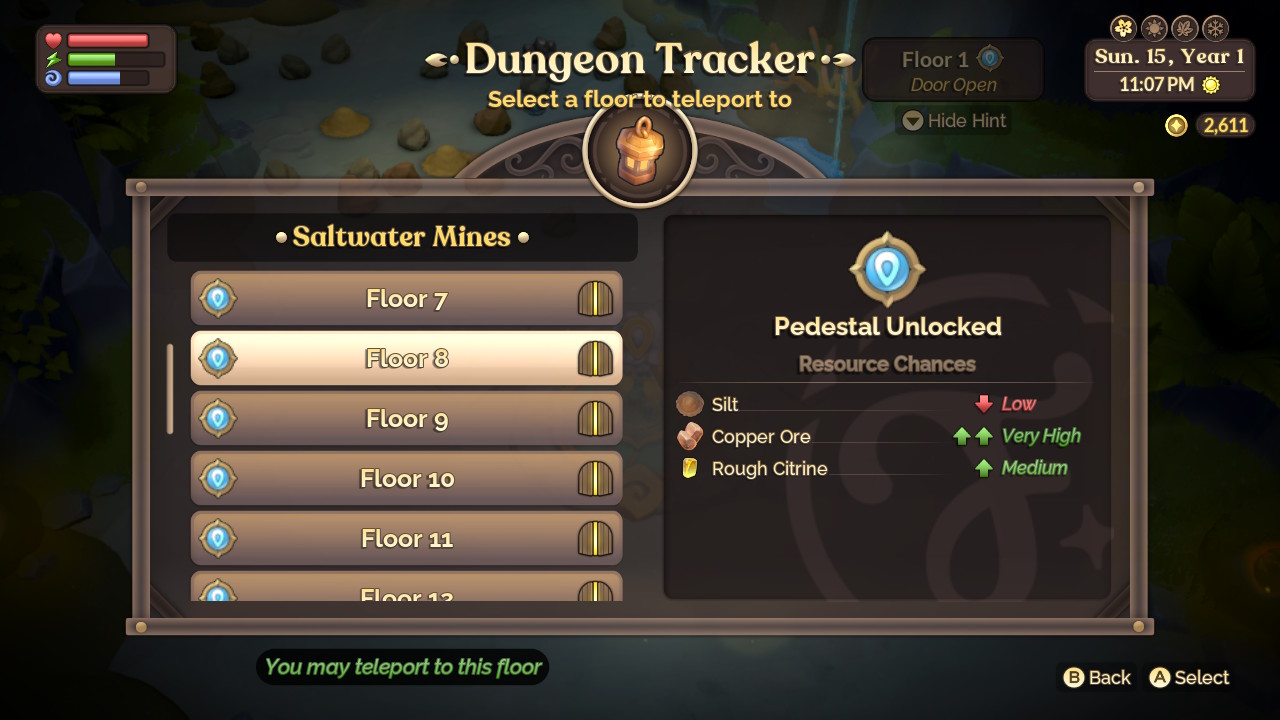
Task: Click the Dungeon Tracker lantern icon
Action: click(640, 150)
